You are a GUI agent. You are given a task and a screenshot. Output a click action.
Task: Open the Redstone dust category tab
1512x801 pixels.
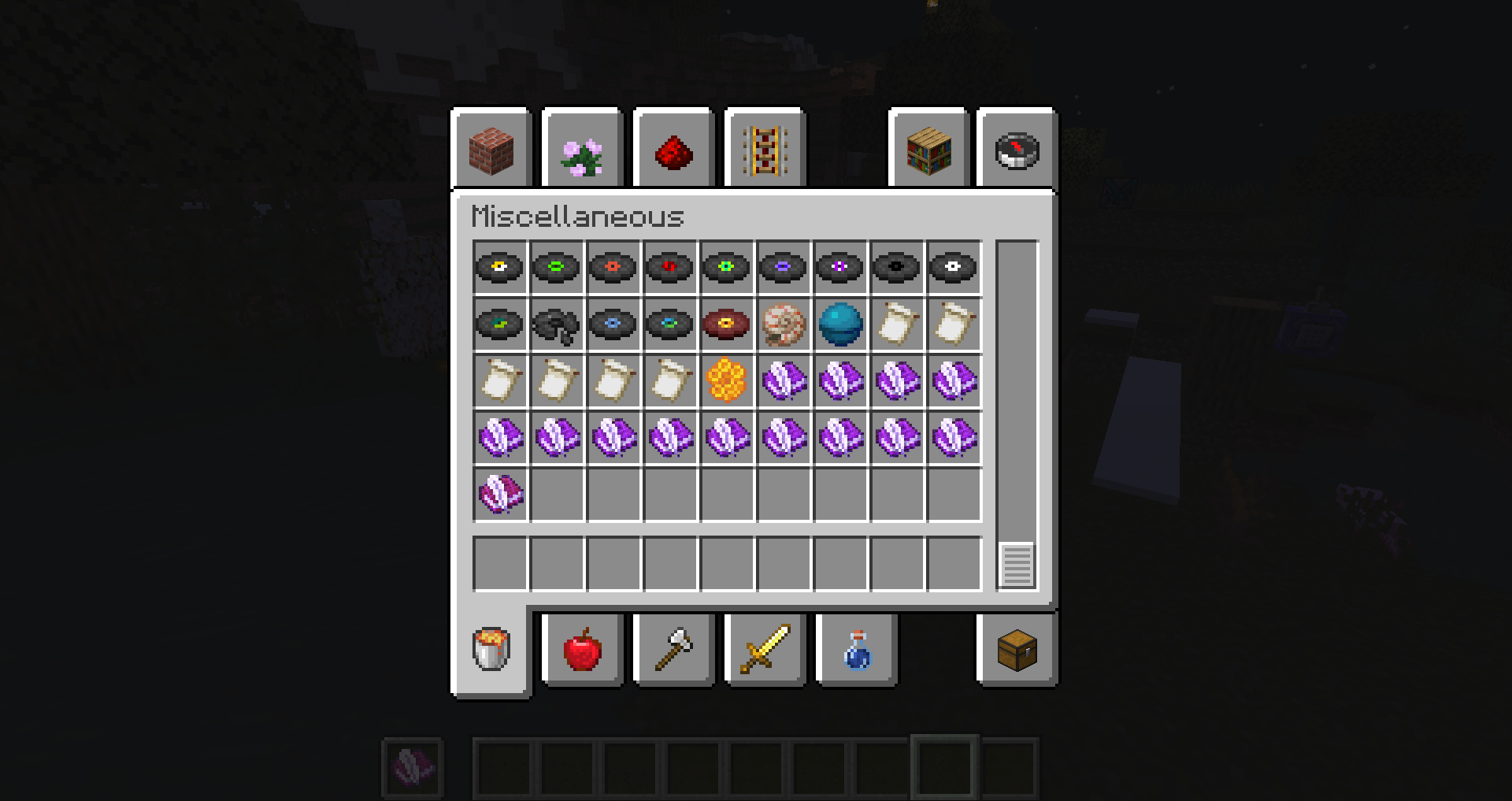click(x=673, y=150)
